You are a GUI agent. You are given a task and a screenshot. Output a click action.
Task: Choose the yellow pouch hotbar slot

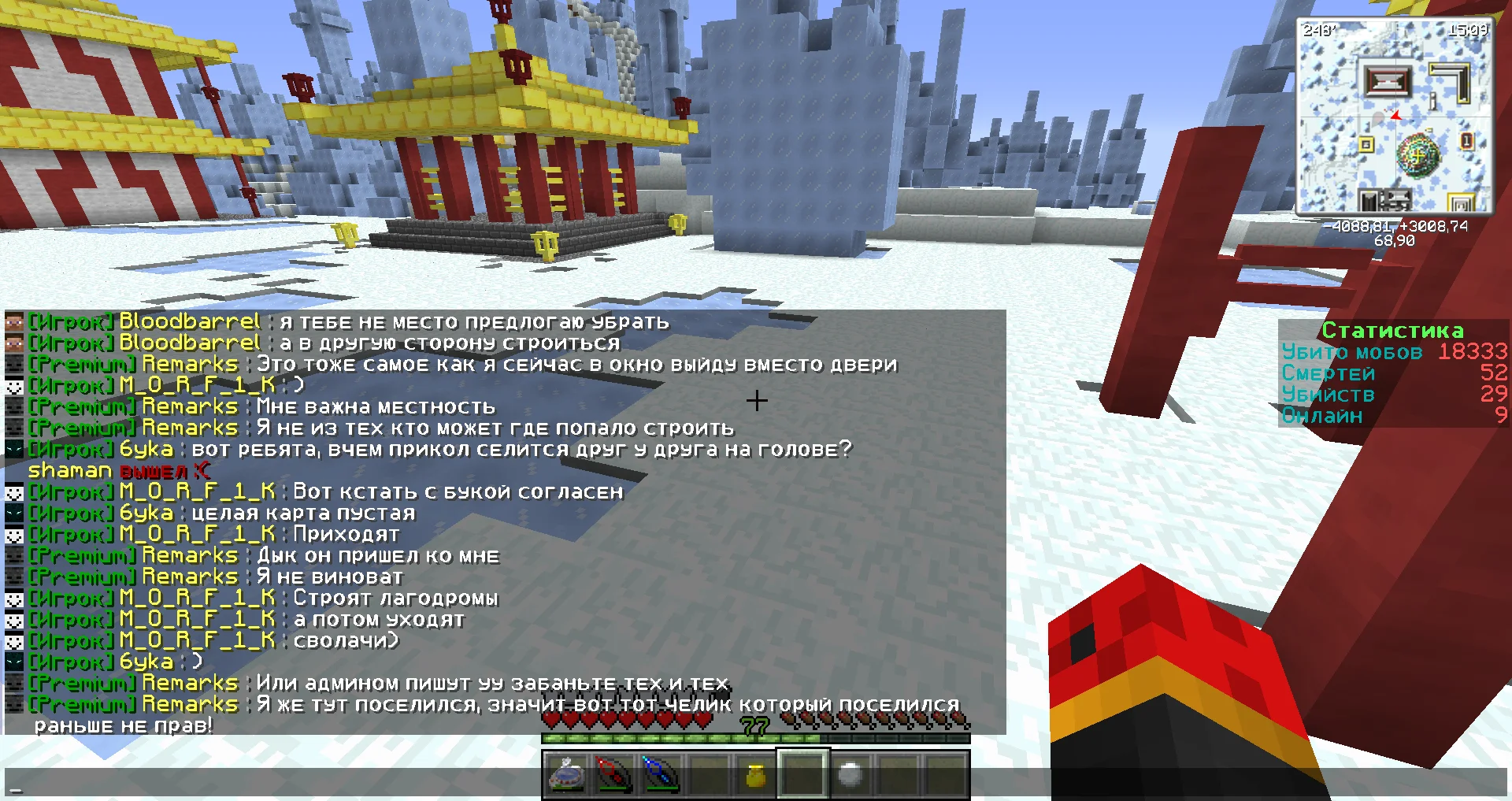tap(755, 775)
